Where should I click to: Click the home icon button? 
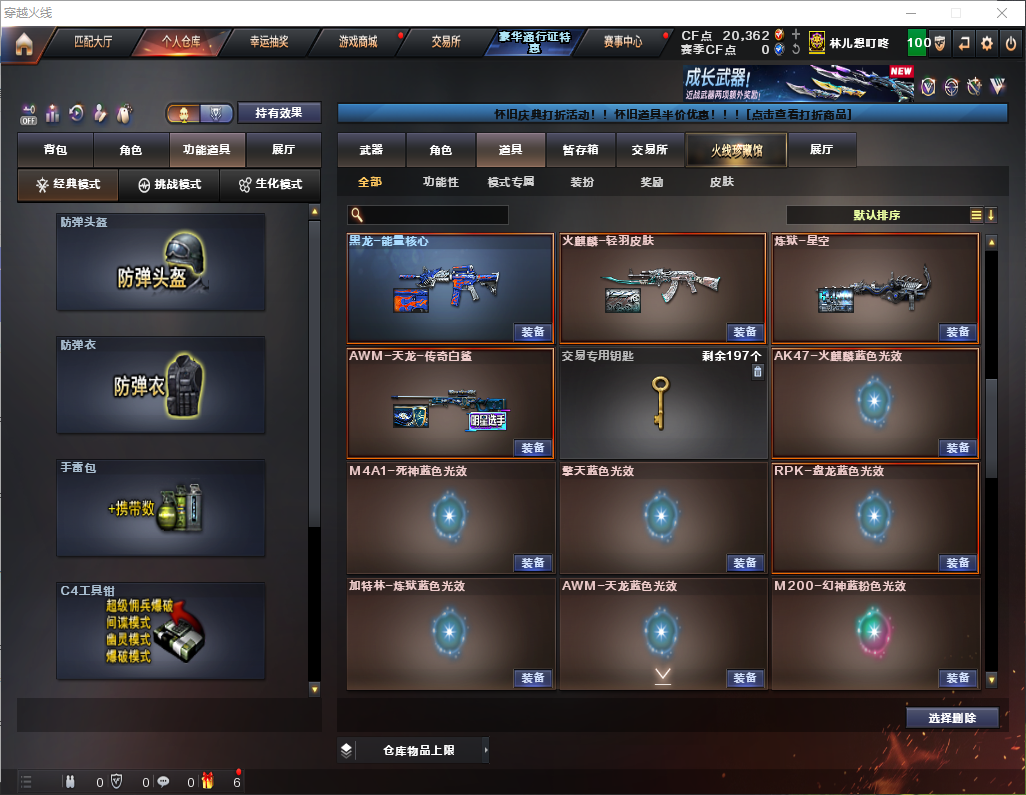[x=24, y=44]
